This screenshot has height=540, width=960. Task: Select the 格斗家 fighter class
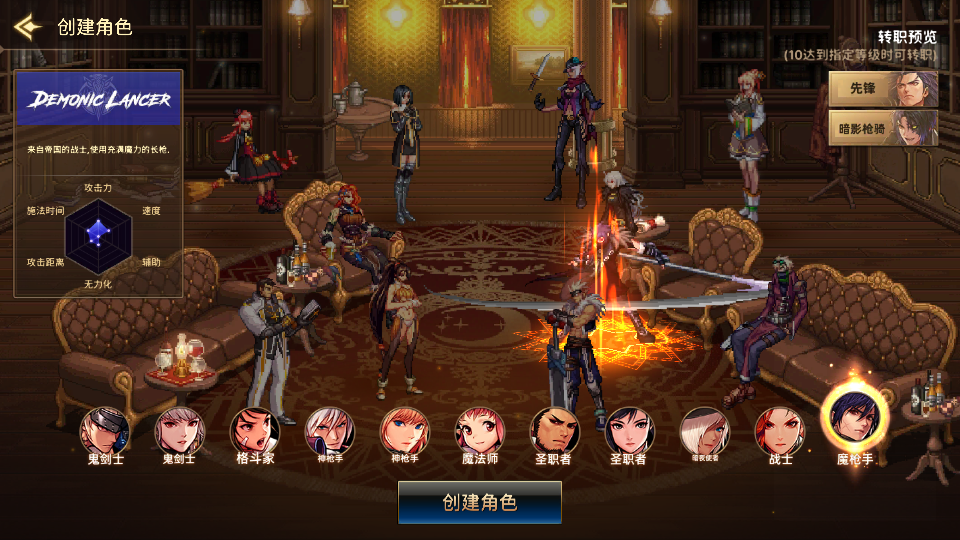(x=255, y=431)
